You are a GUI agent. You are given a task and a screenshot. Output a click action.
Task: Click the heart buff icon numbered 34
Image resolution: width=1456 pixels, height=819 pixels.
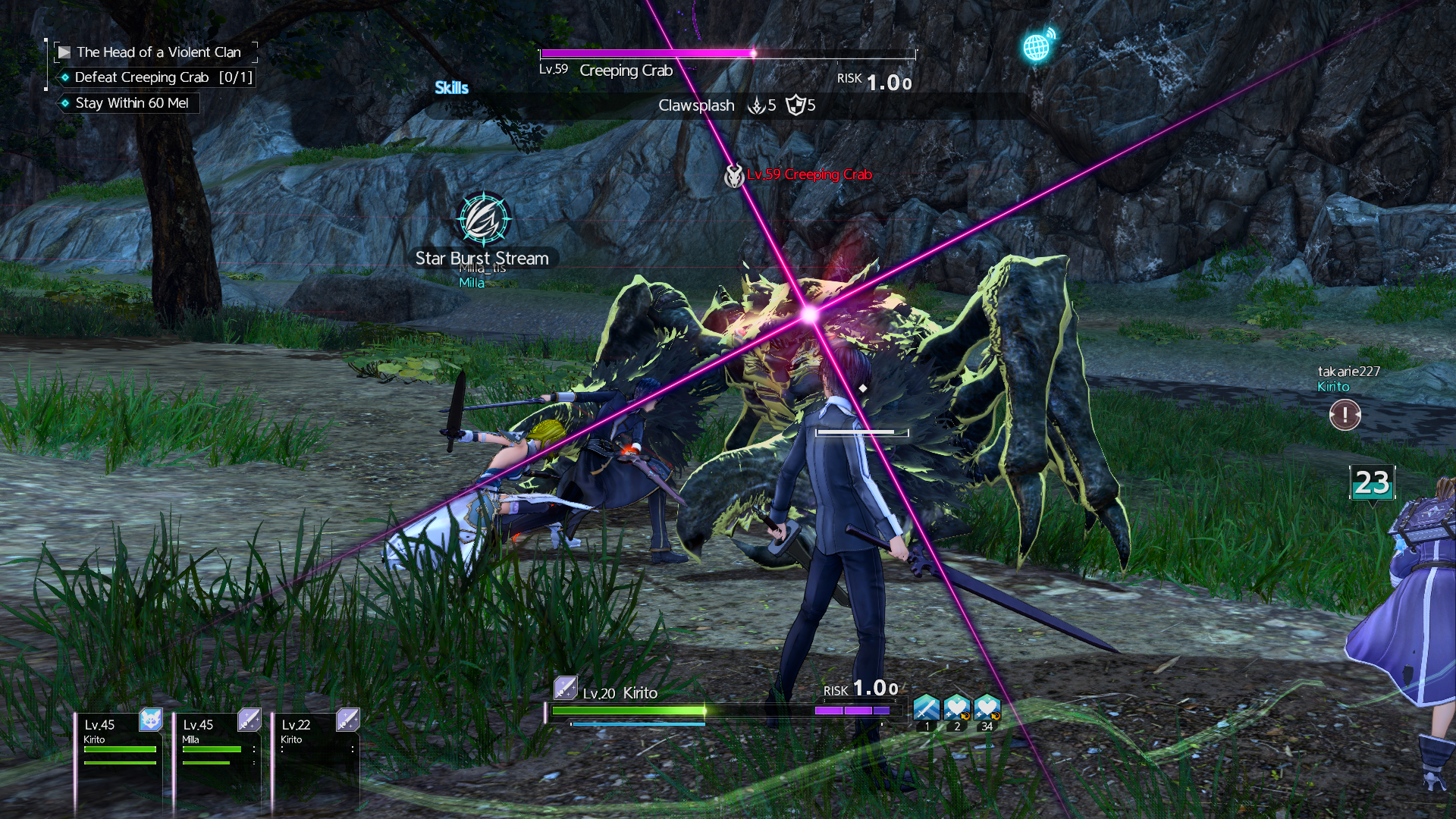(x=987, y=708)
